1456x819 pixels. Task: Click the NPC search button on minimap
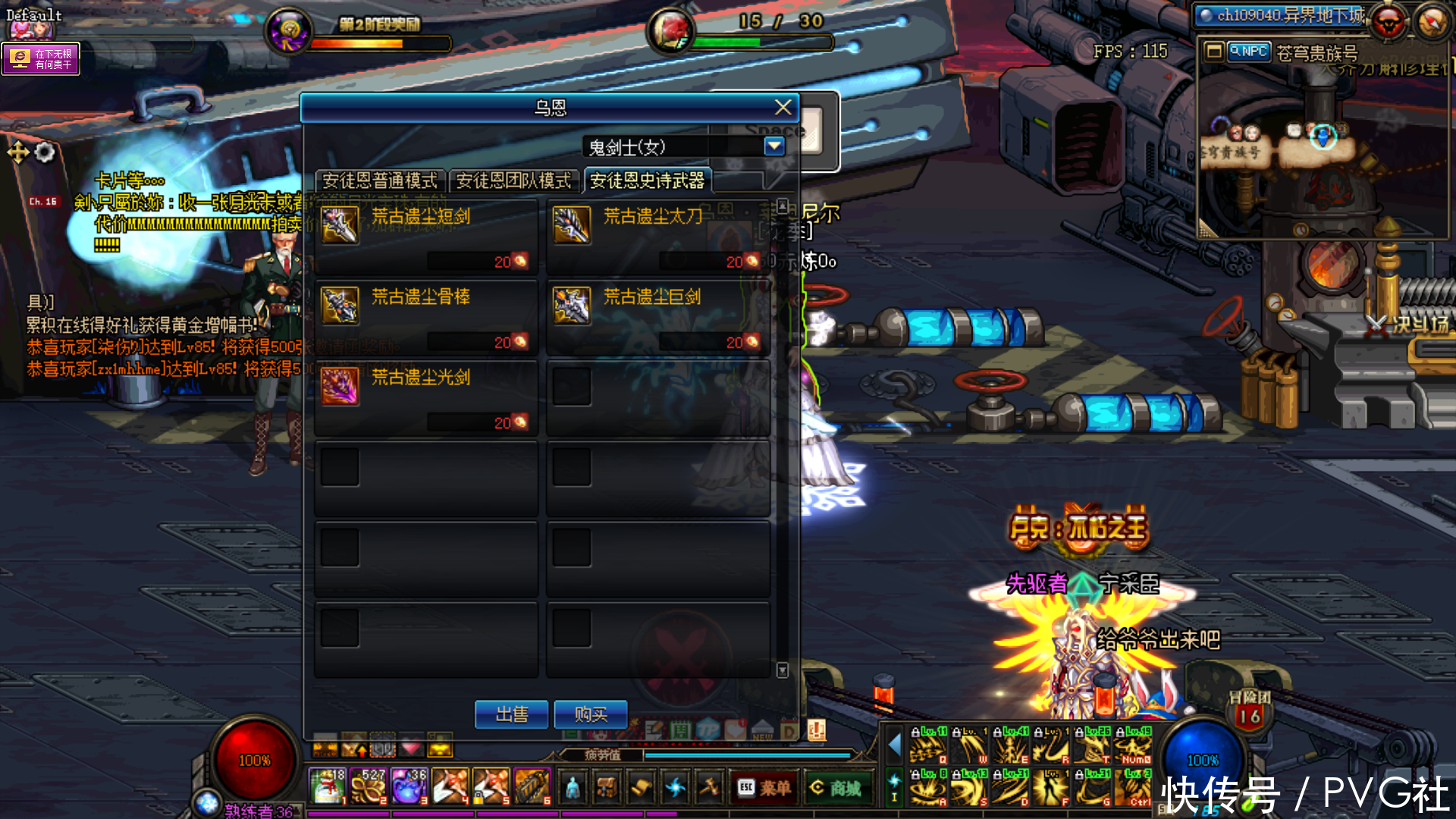tap(1248, 52)
